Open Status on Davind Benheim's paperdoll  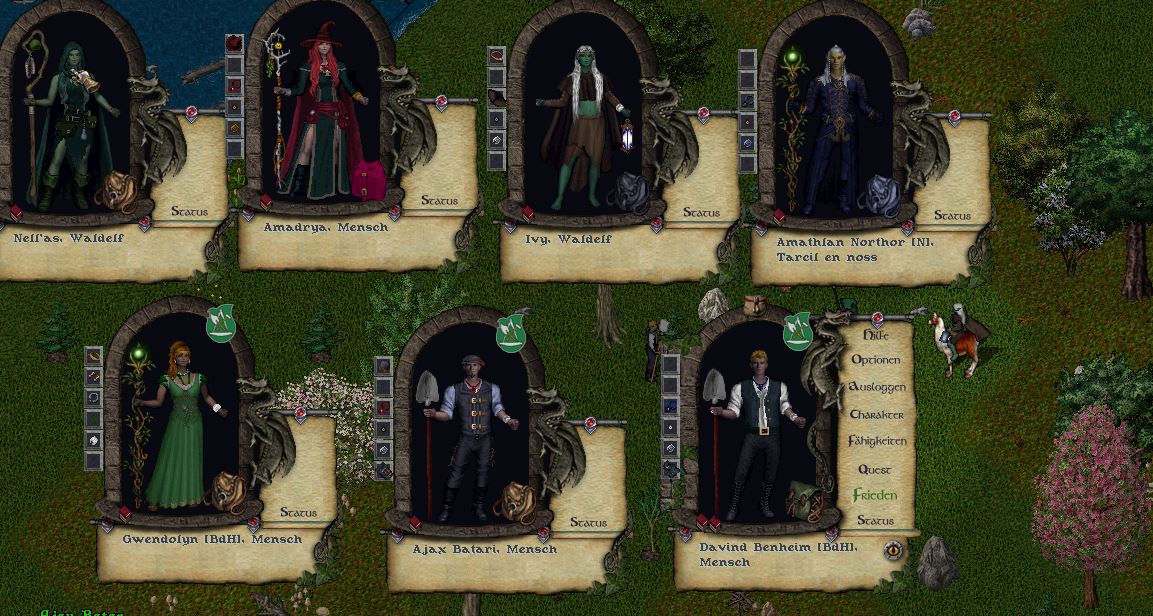click(875, 521)
